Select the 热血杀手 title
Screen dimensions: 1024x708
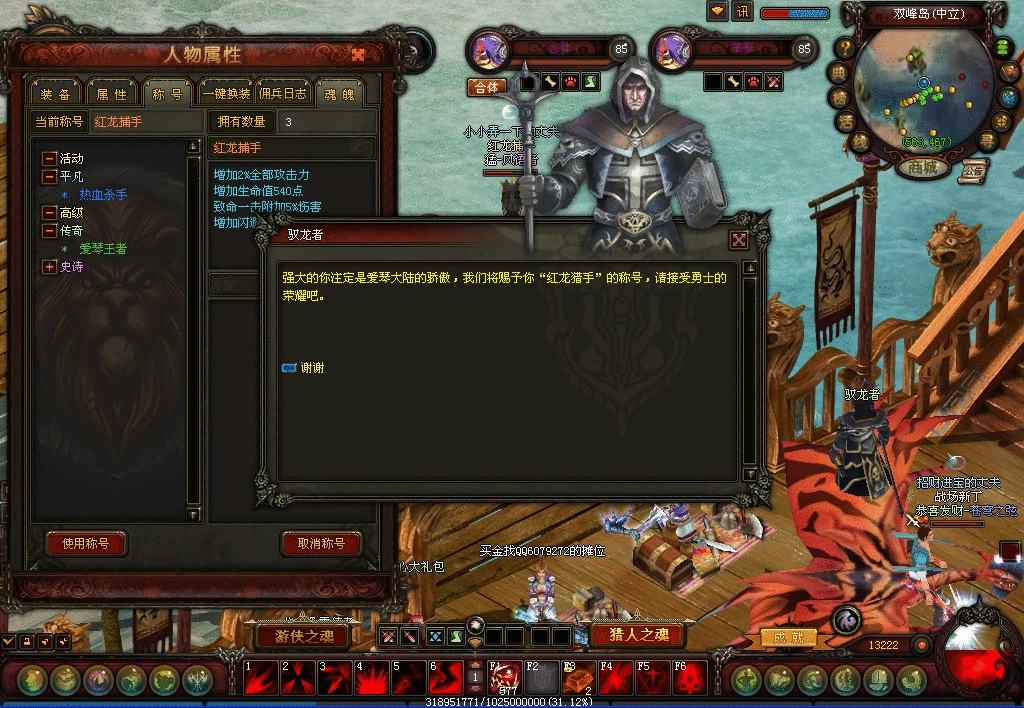point(103,195)
